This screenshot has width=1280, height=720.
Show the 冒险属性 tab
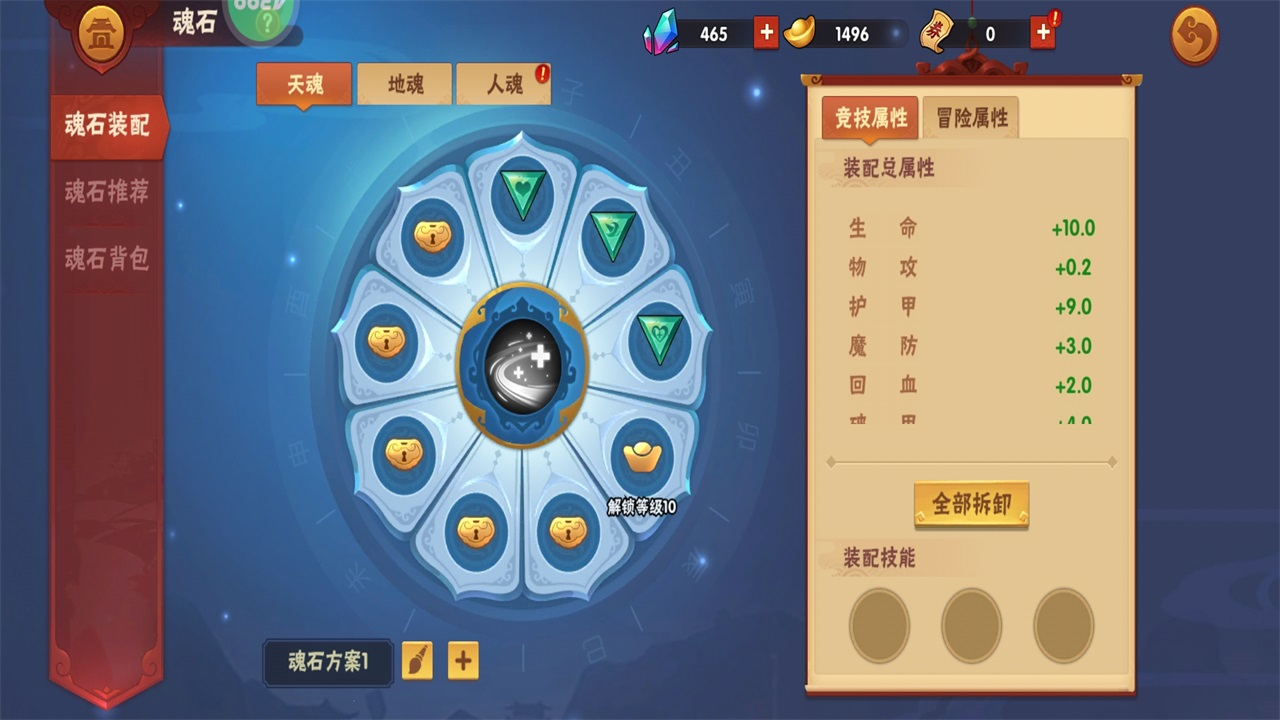pyautogui.click(x=971, y=118)
